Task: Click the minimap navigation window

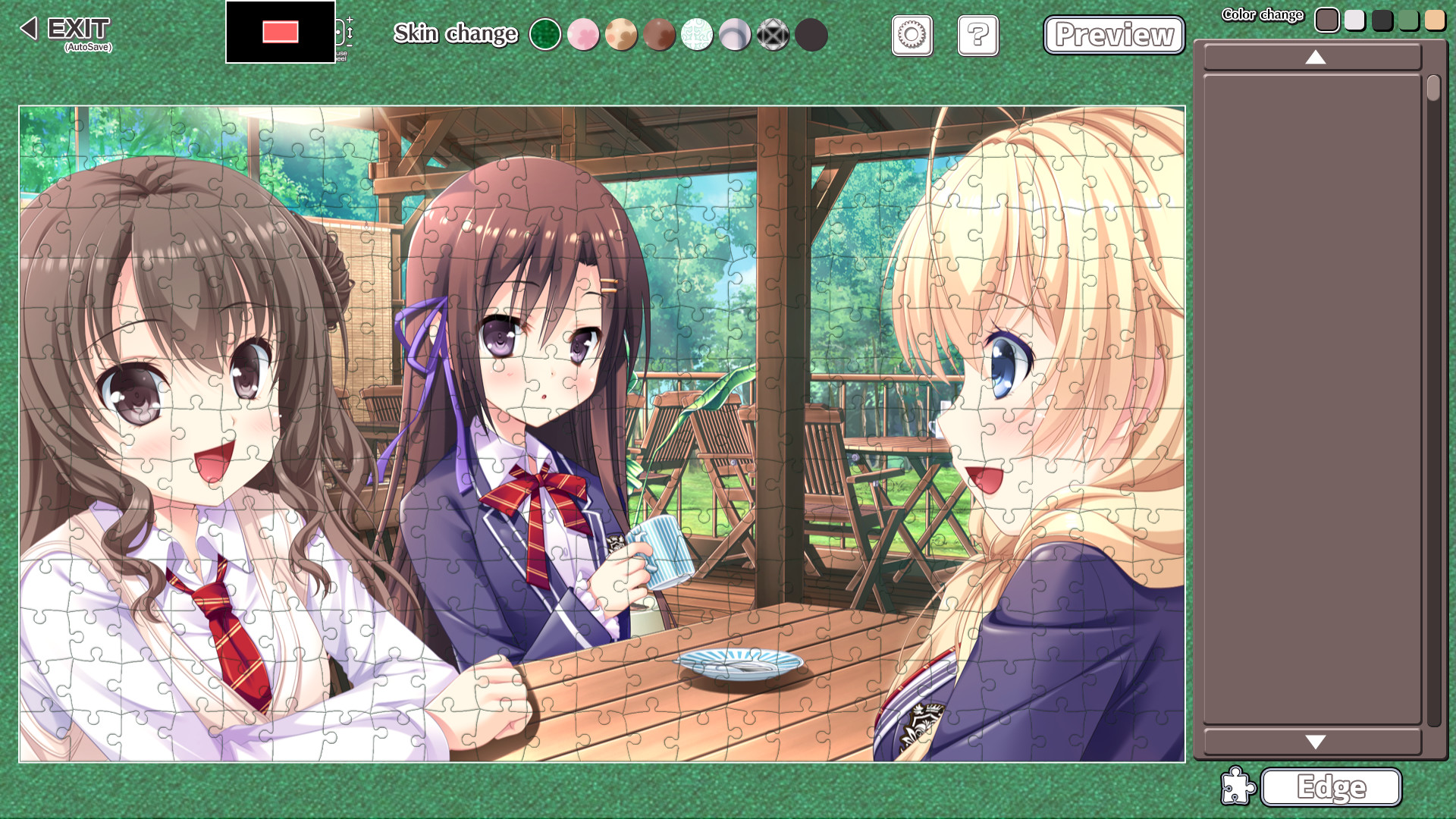Action: (x=280, y=33)
